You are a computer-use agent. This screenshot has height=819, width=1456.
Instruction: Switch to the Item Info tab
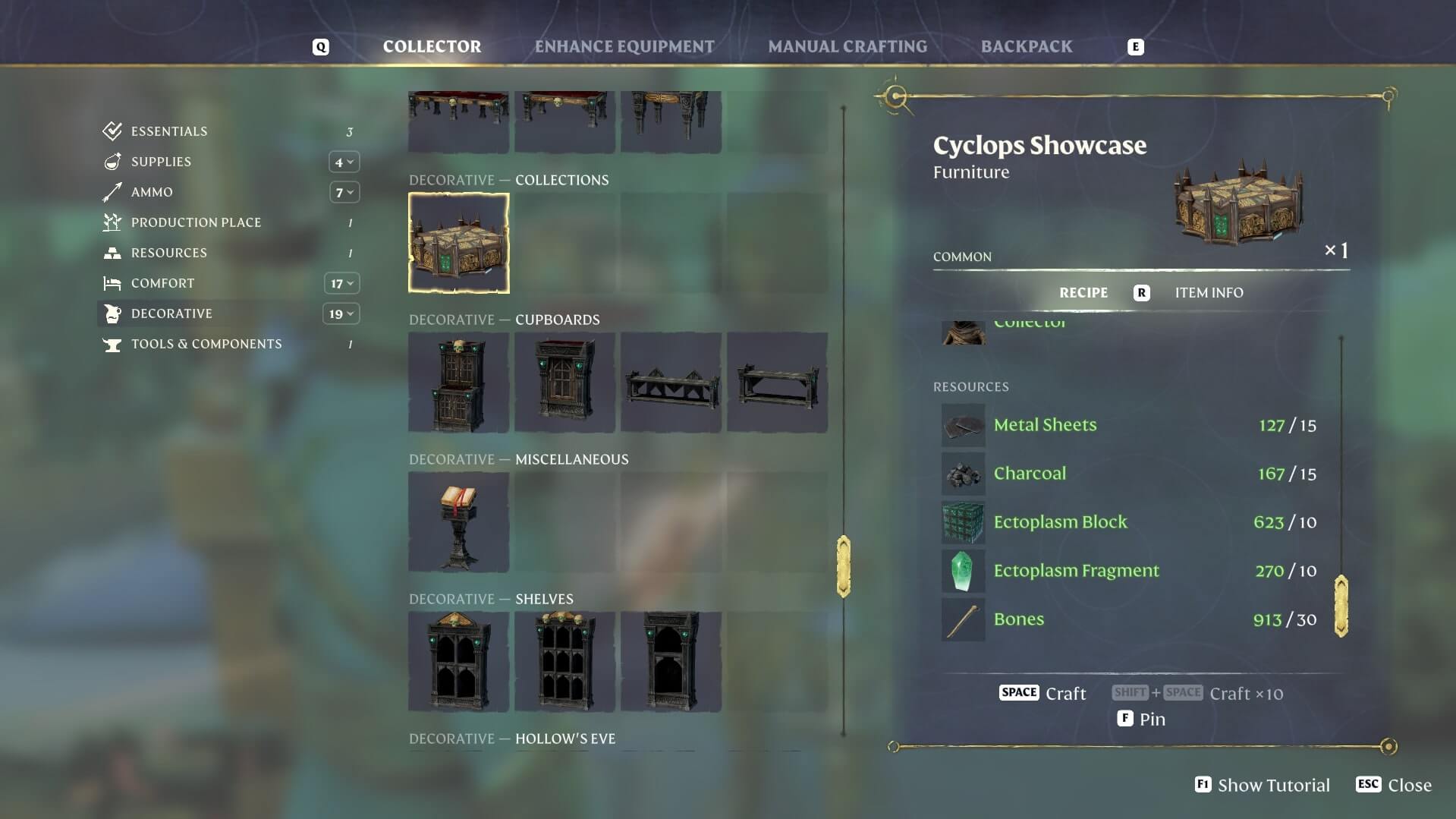[1209, 293]
